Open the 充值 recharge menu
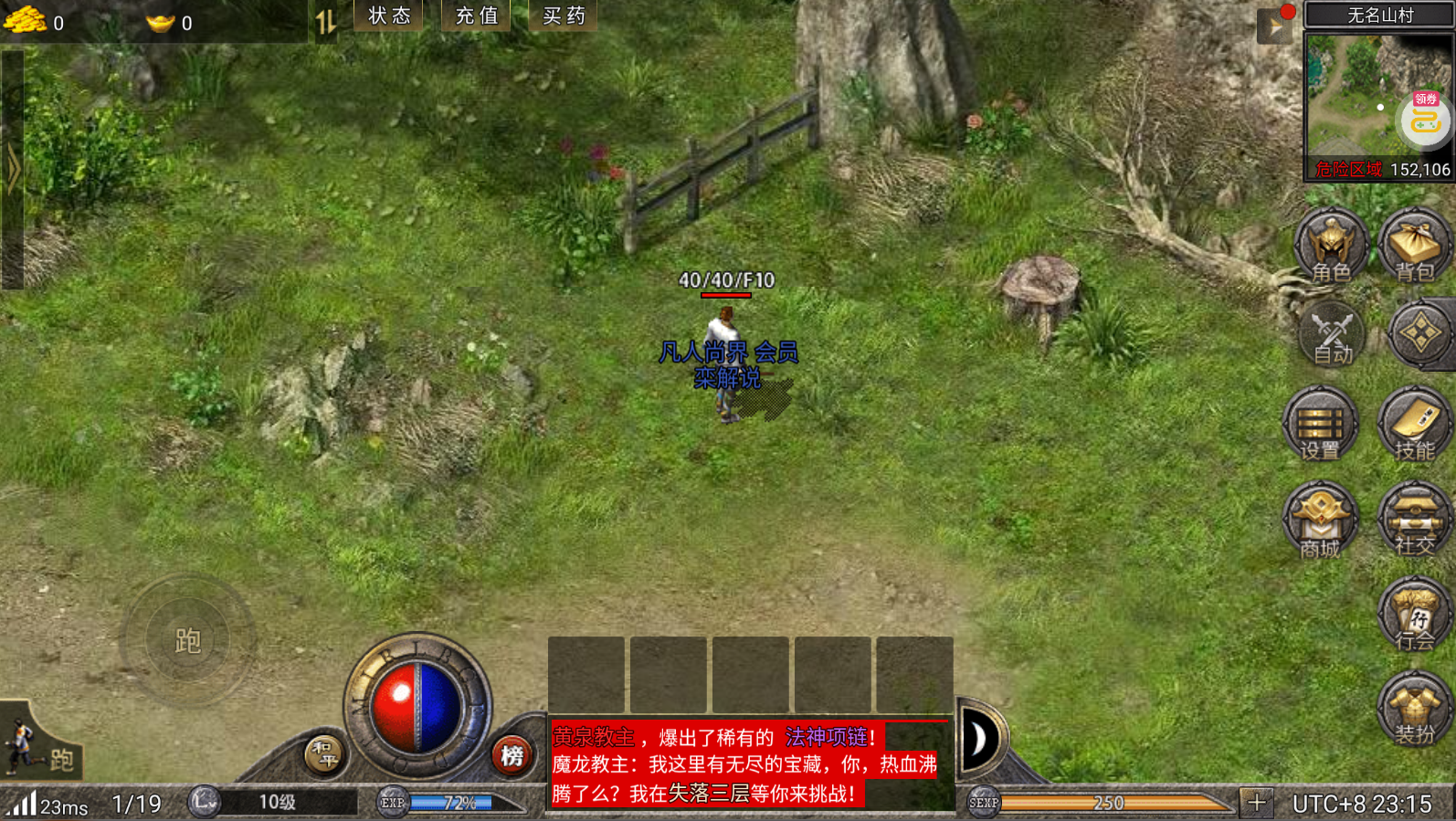 coord(477,16)
